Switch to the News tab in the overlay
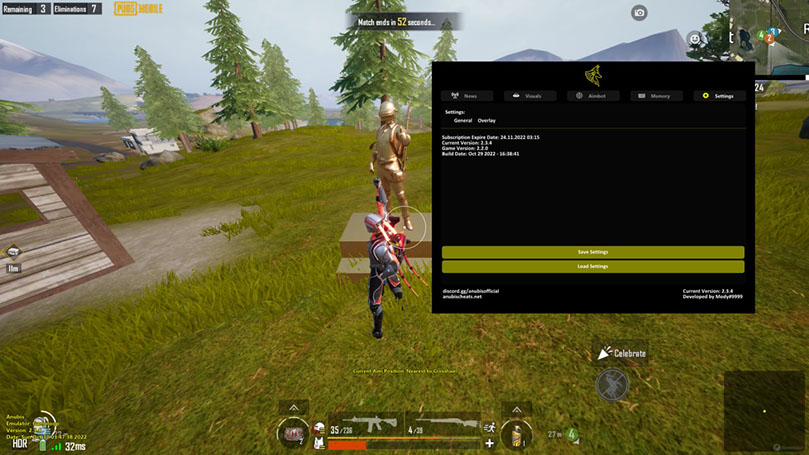Screen dimensions: 809x455 coord(466,96)
